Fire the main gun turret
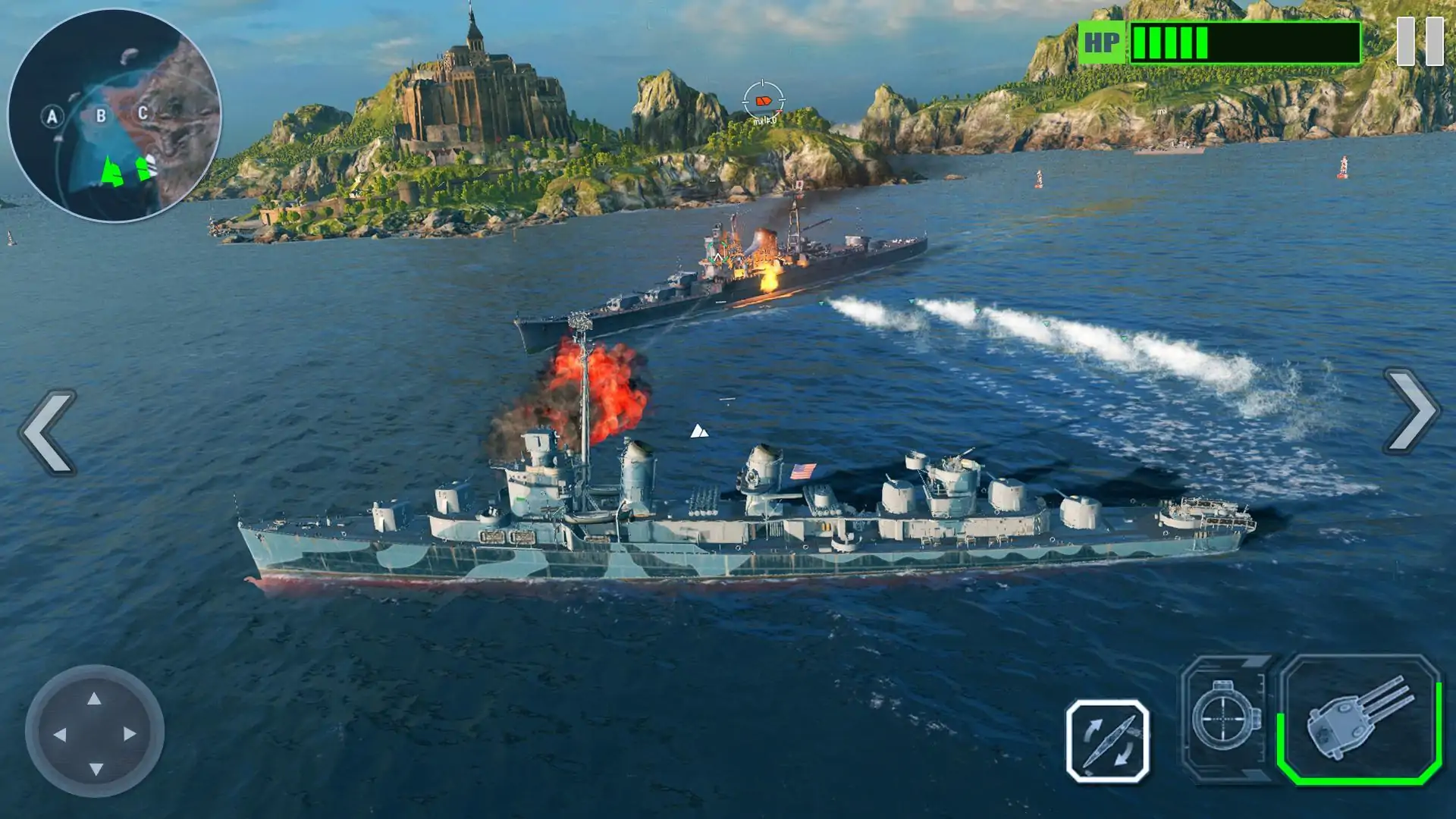The height and width of the screenshot is (819, 1456). [x=1360, y=719]
